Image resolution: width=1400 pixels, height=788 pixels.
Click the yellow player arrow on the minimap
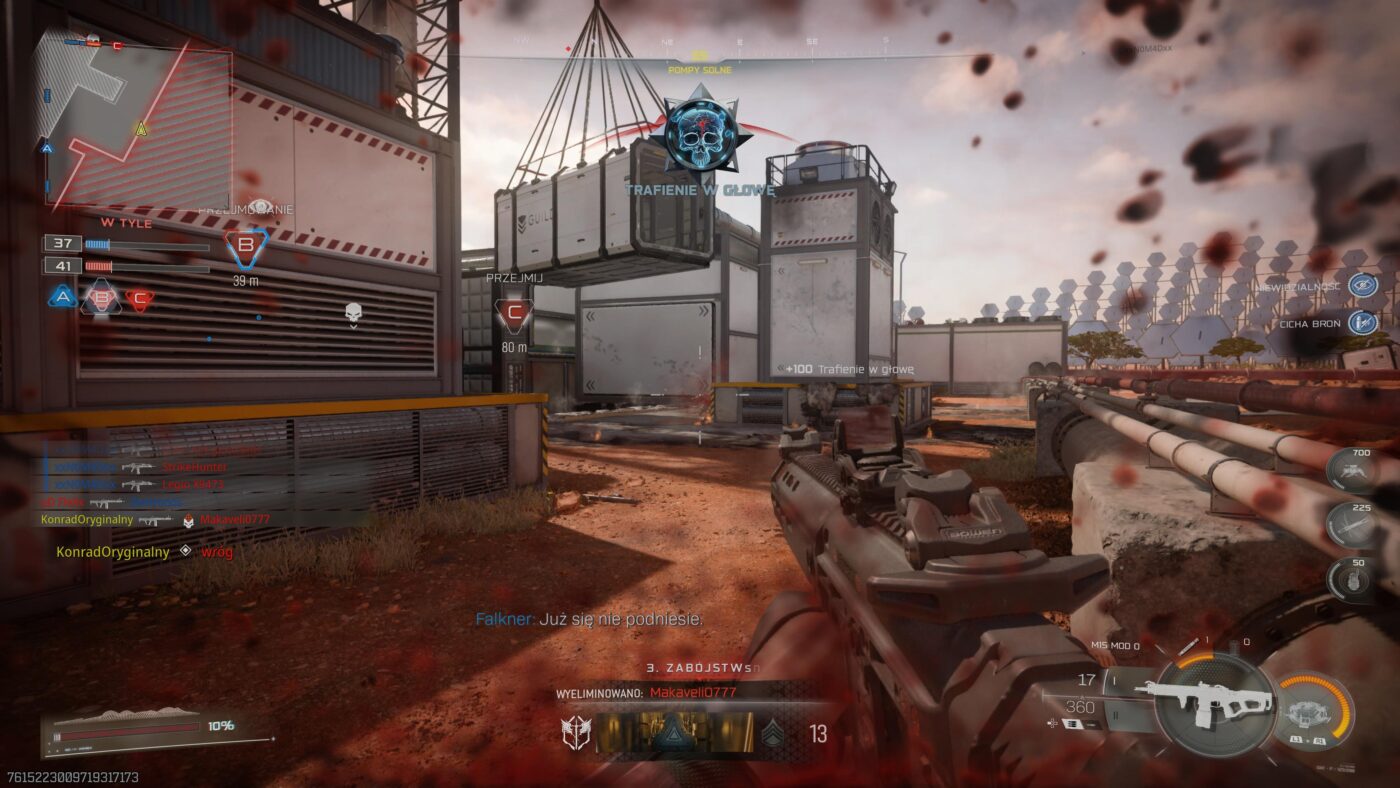141,129
